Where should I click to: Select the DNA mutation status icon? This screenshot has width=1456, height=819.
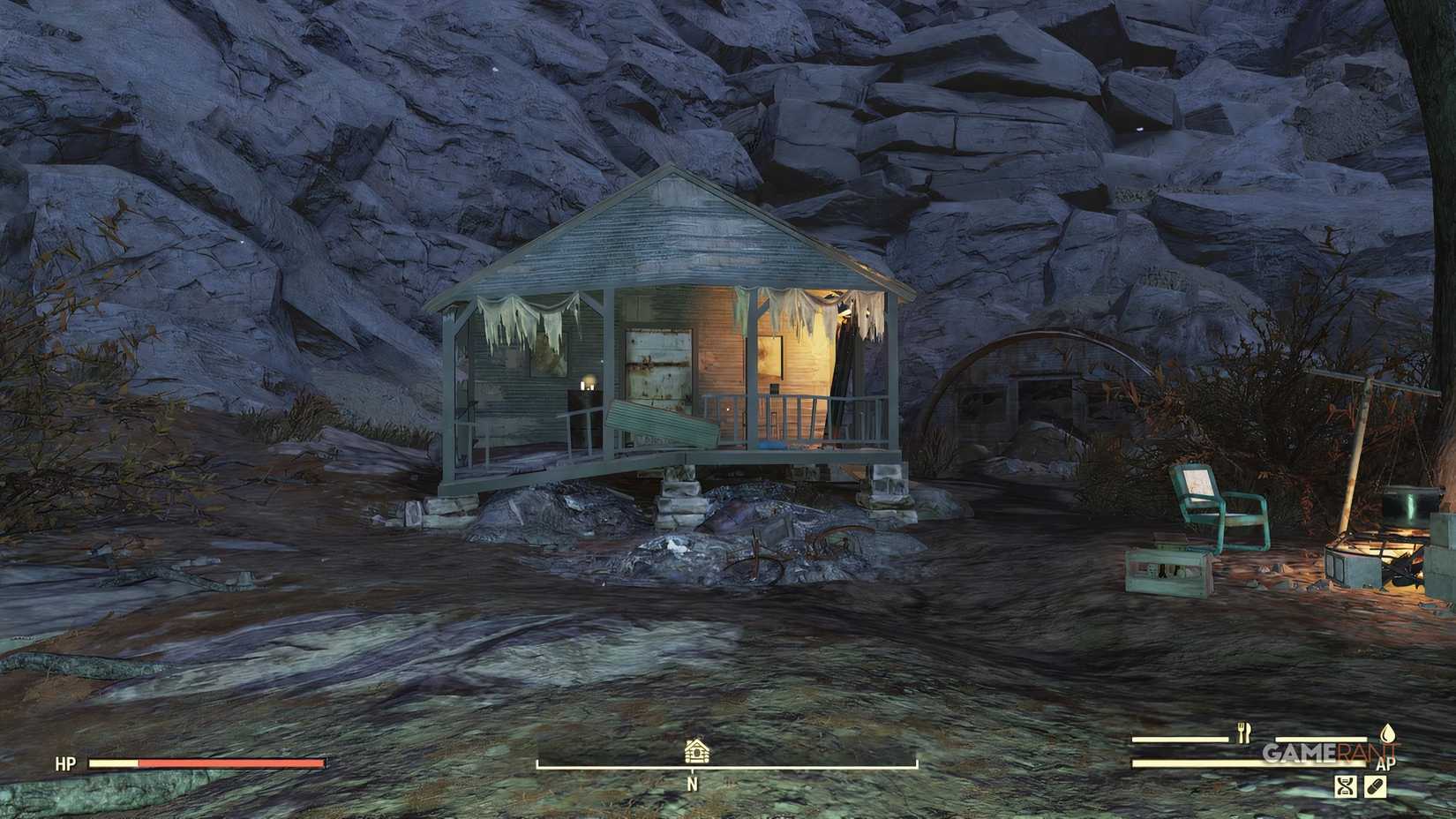click(1347, 787)
